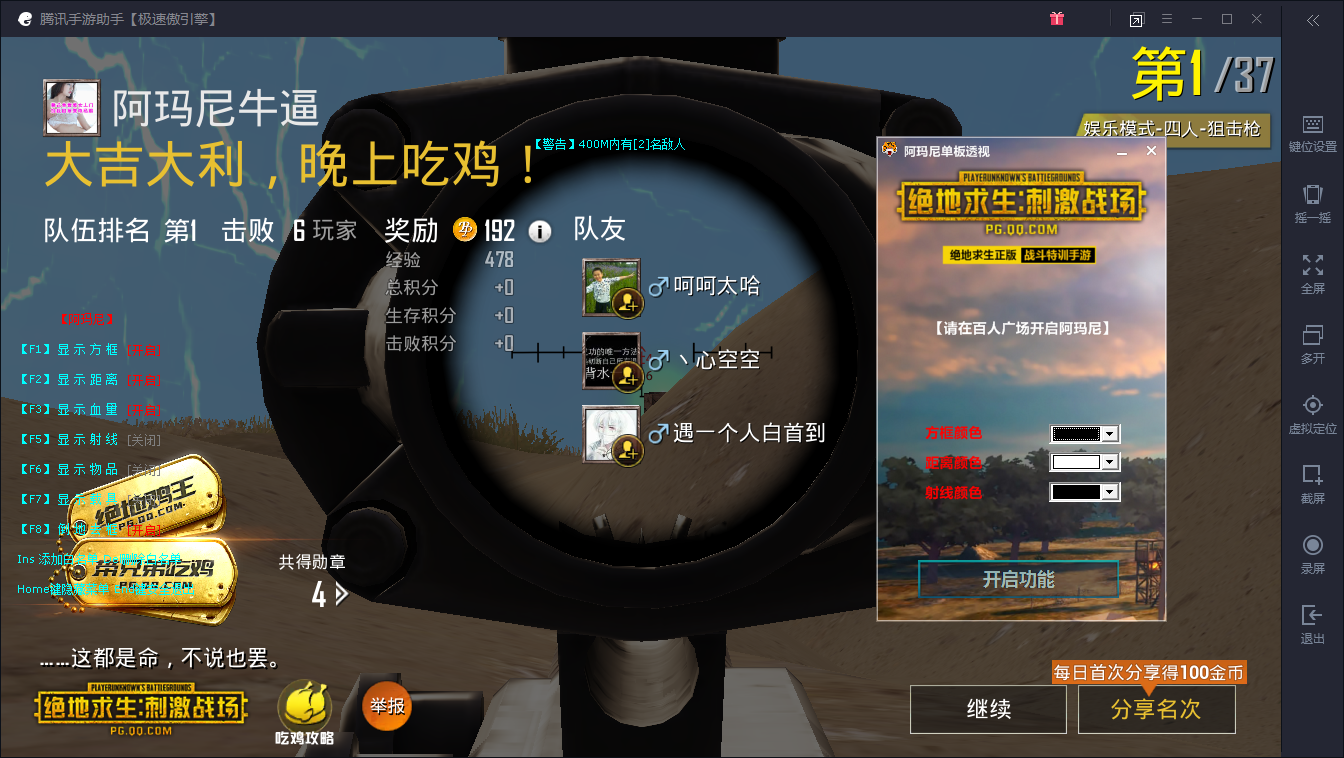Toggle F5 显示射线 ray display on
1344x758 pixels.
click(70, 439)
